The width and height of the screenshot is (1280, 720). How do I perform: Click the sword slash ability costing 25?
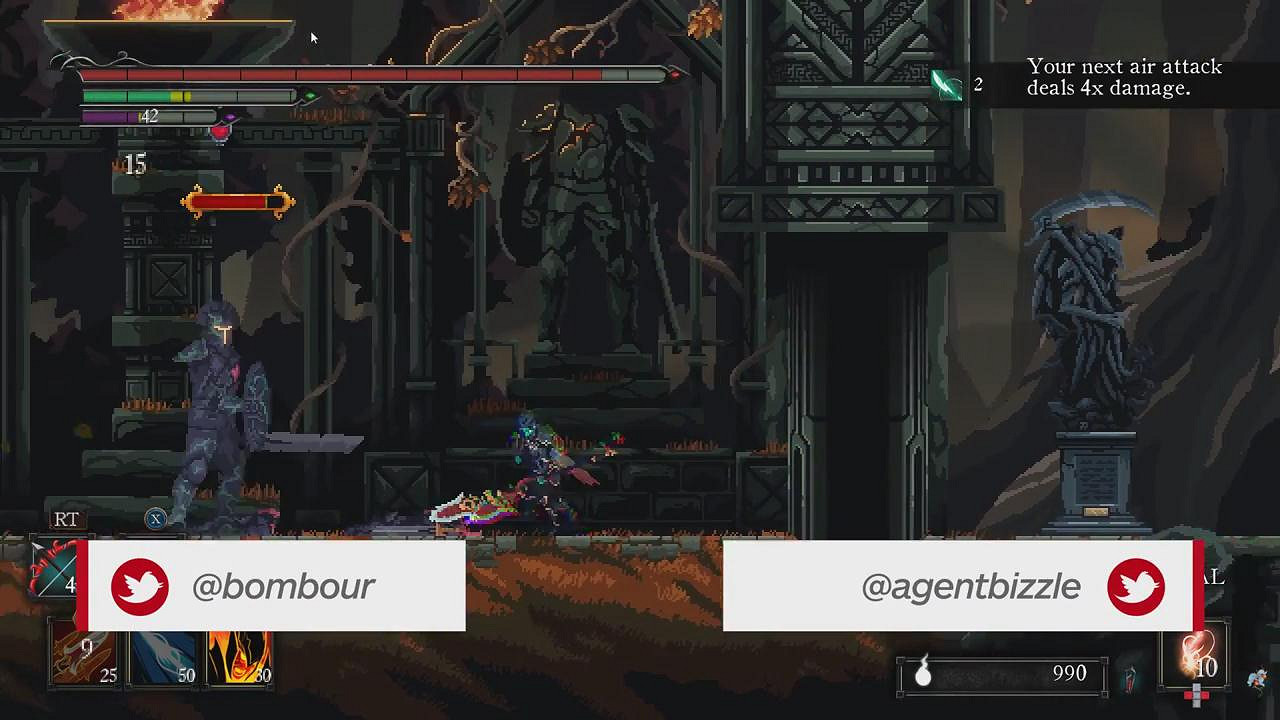[x=84, y=655]
